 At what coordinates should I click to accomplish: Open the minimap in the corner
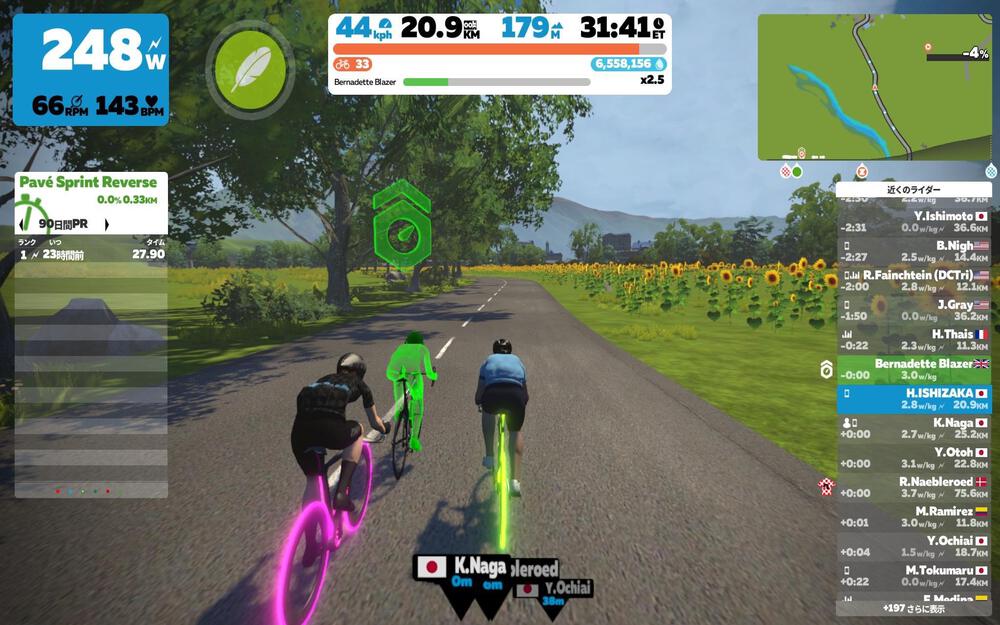coord(876,87)
